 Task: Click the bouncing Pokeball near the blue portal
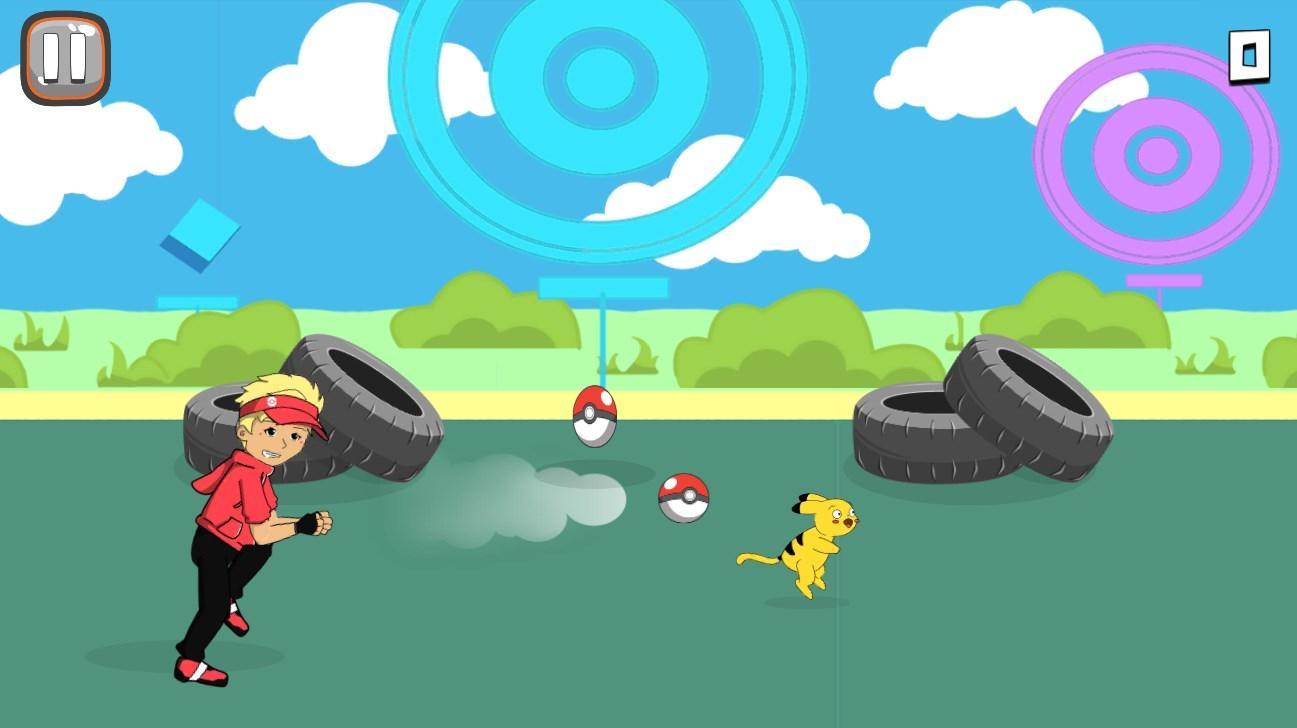pyautogui.click(x=594, y=415)
